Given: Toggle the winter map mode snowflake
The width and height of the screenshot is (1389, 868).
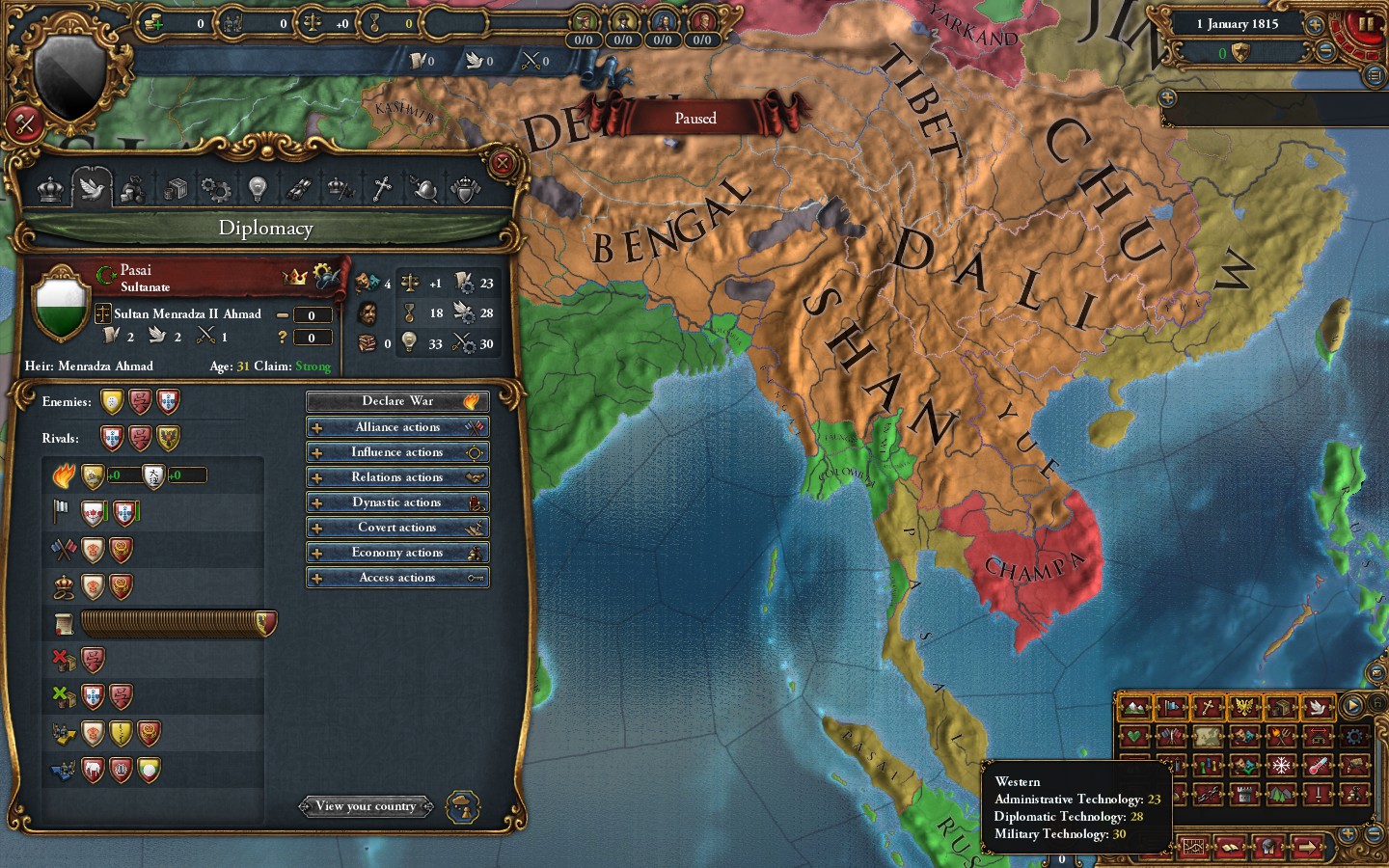Looking at the screenshot, I should [x=1281, y=766].
